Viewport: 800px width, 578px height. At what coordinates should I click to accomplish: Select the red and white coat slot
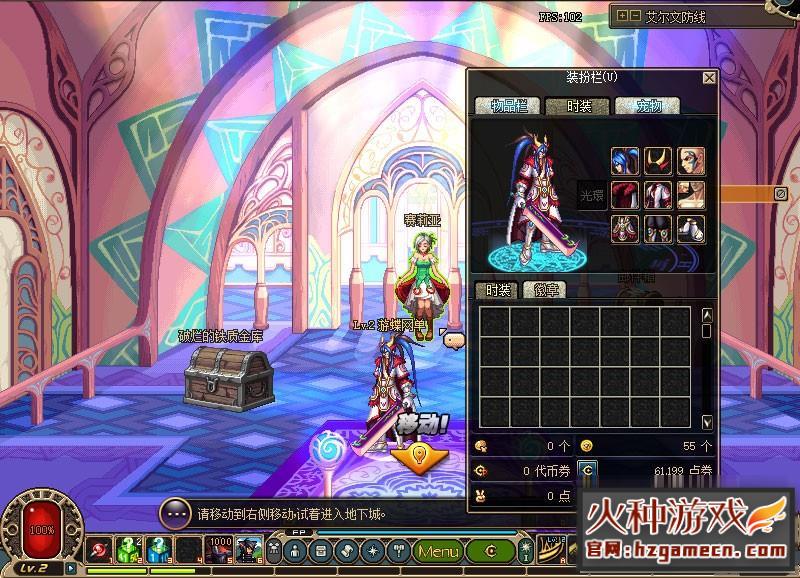[658, 195]
